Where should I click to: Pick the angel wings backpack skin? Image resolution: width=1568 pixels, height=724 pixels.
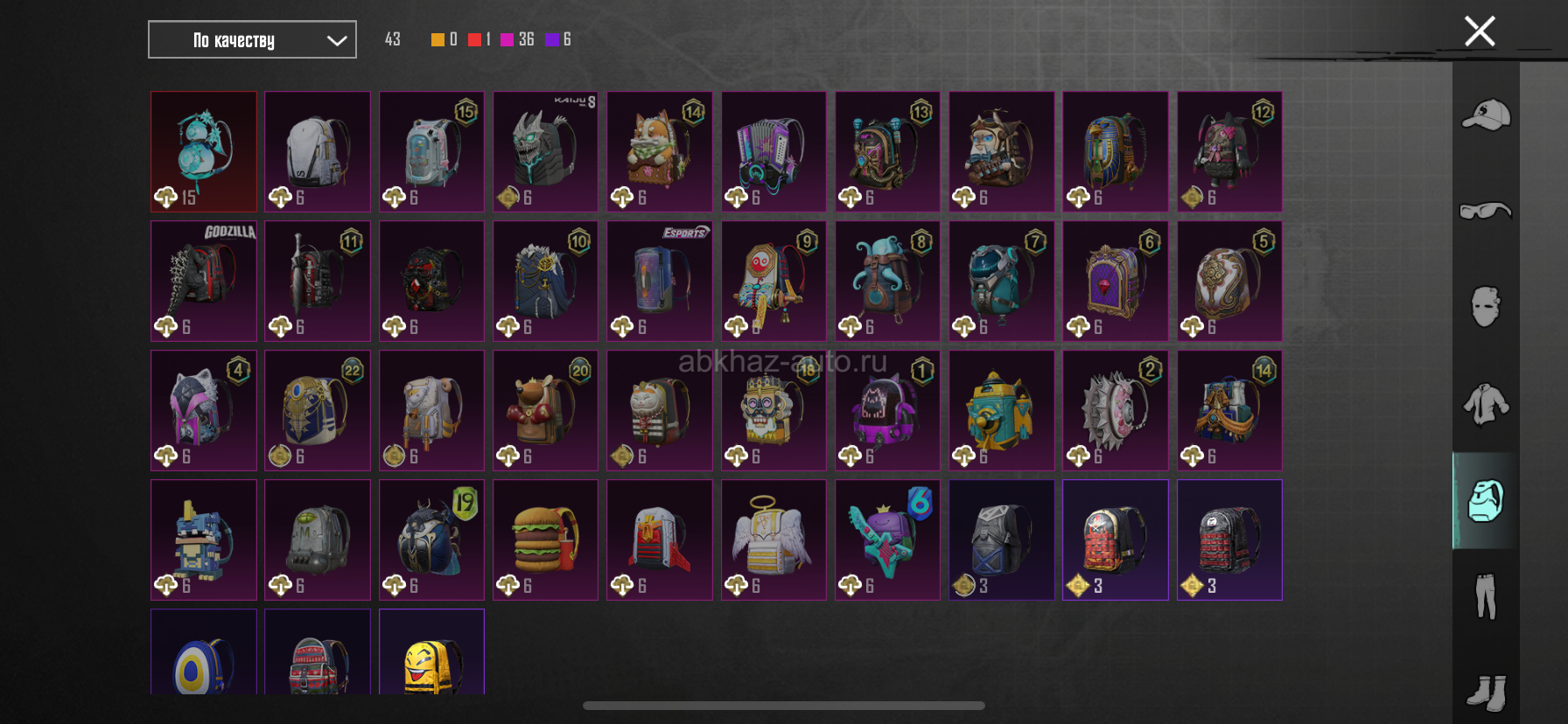773,540
